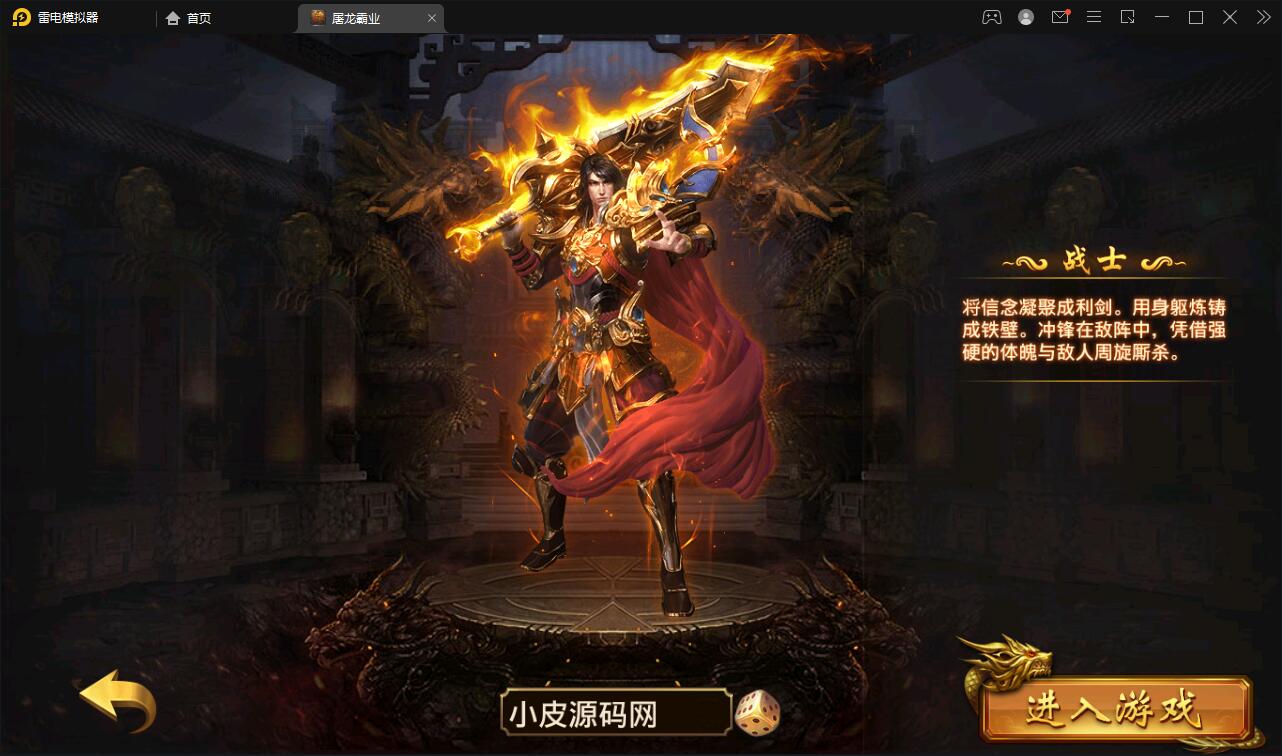Click the red mail notification dot
Viewport: 1282px width, 756px height.
[1068, 11]
